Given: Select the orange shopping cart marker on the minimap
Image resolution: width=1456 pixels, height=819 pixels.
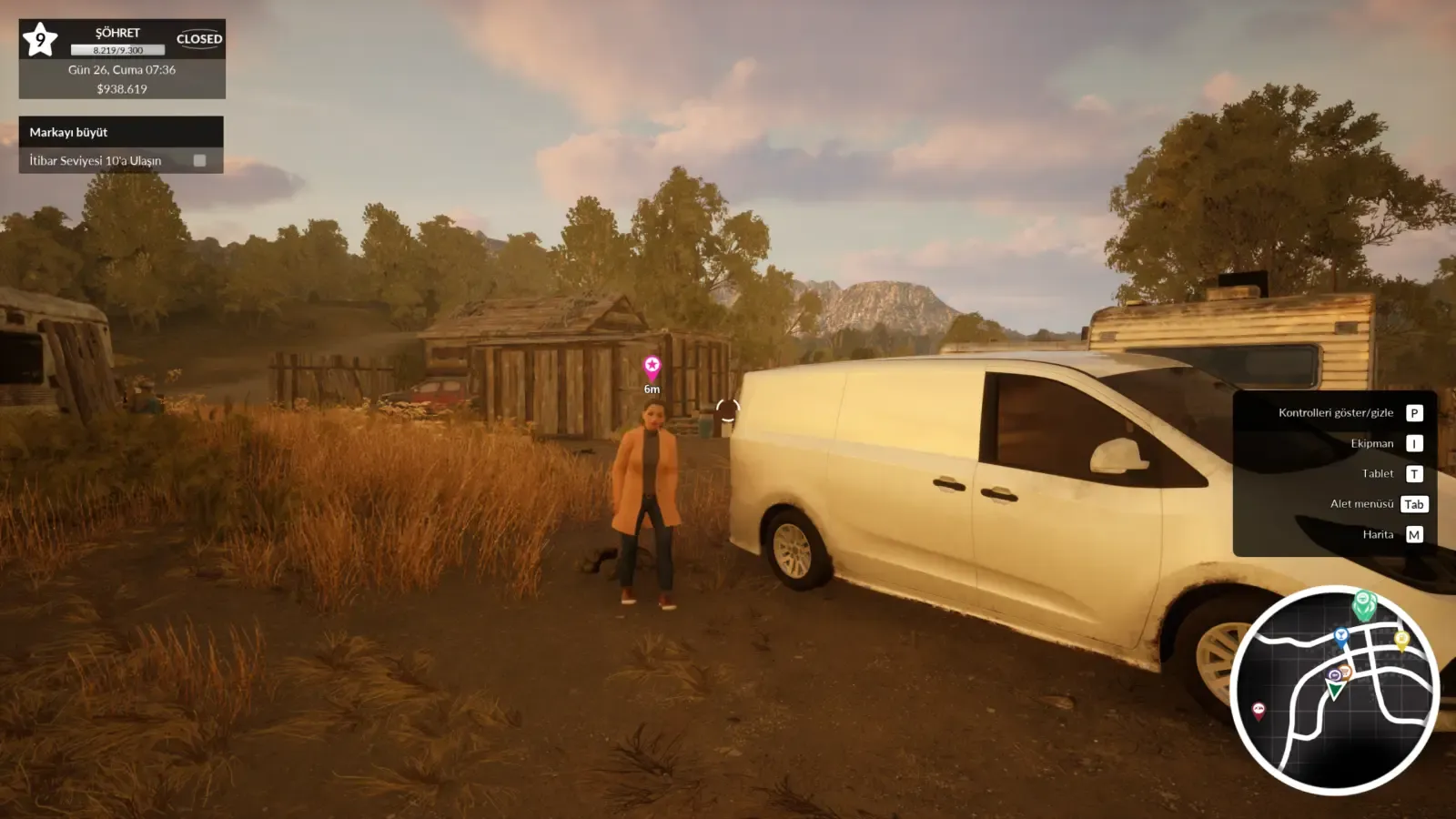Looking at the screenshot, I should click(x=1344, y=672).
